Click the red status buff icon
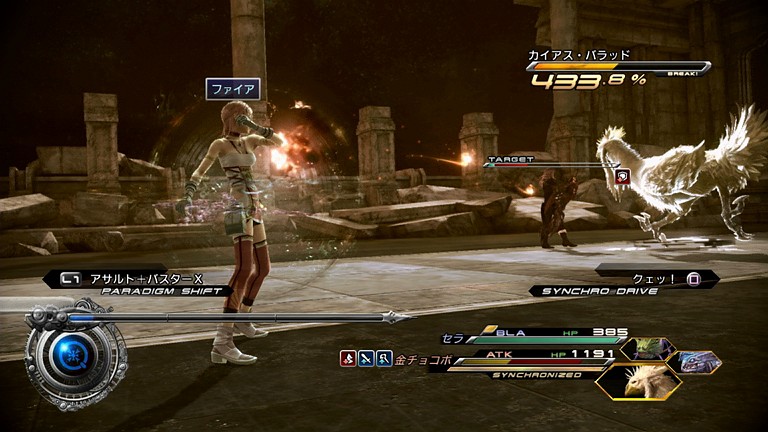The height and width of the screenshot is (432, 768). [348, 358]
